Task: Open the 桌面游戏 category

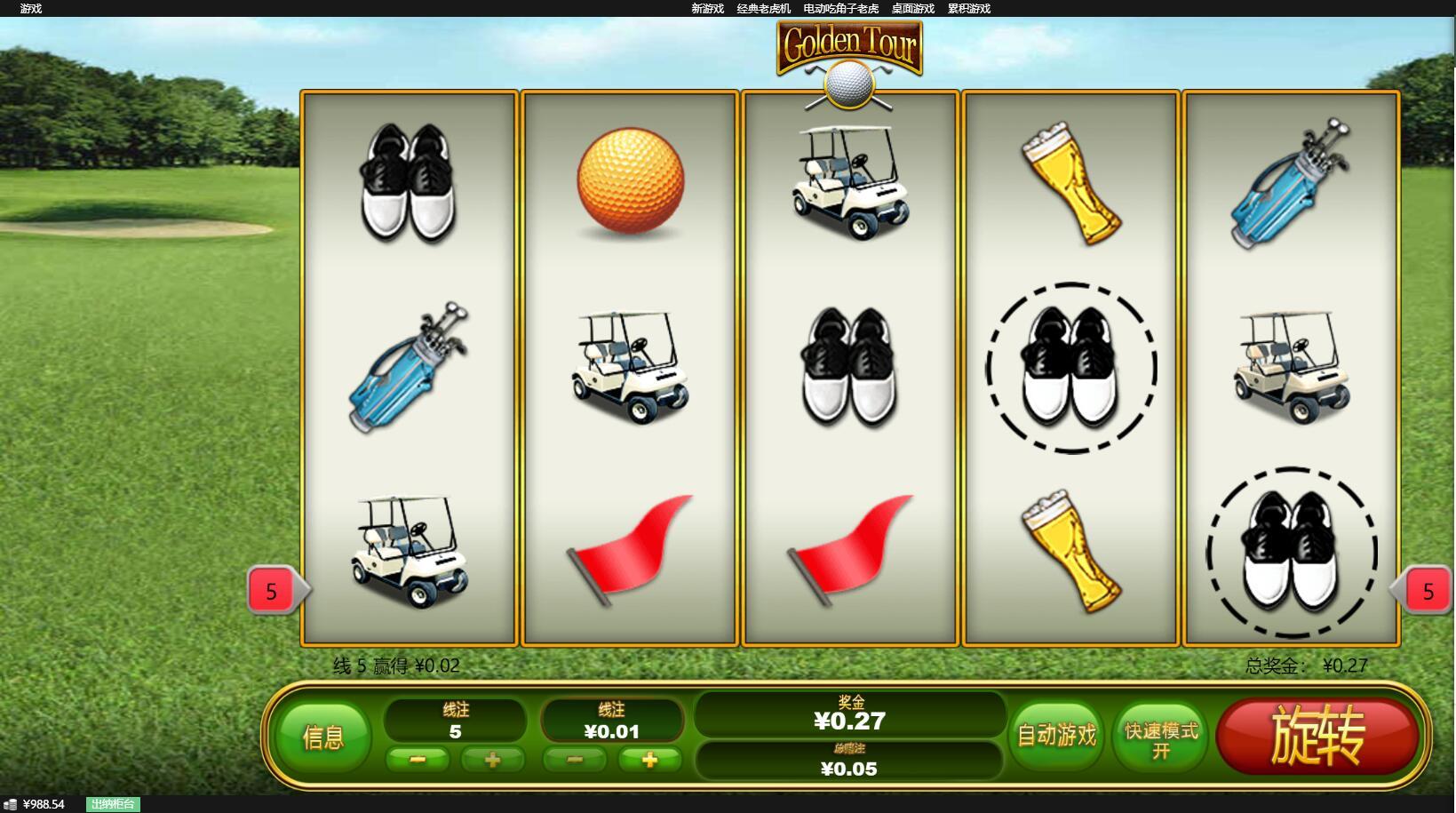Action: click(912, 9)
